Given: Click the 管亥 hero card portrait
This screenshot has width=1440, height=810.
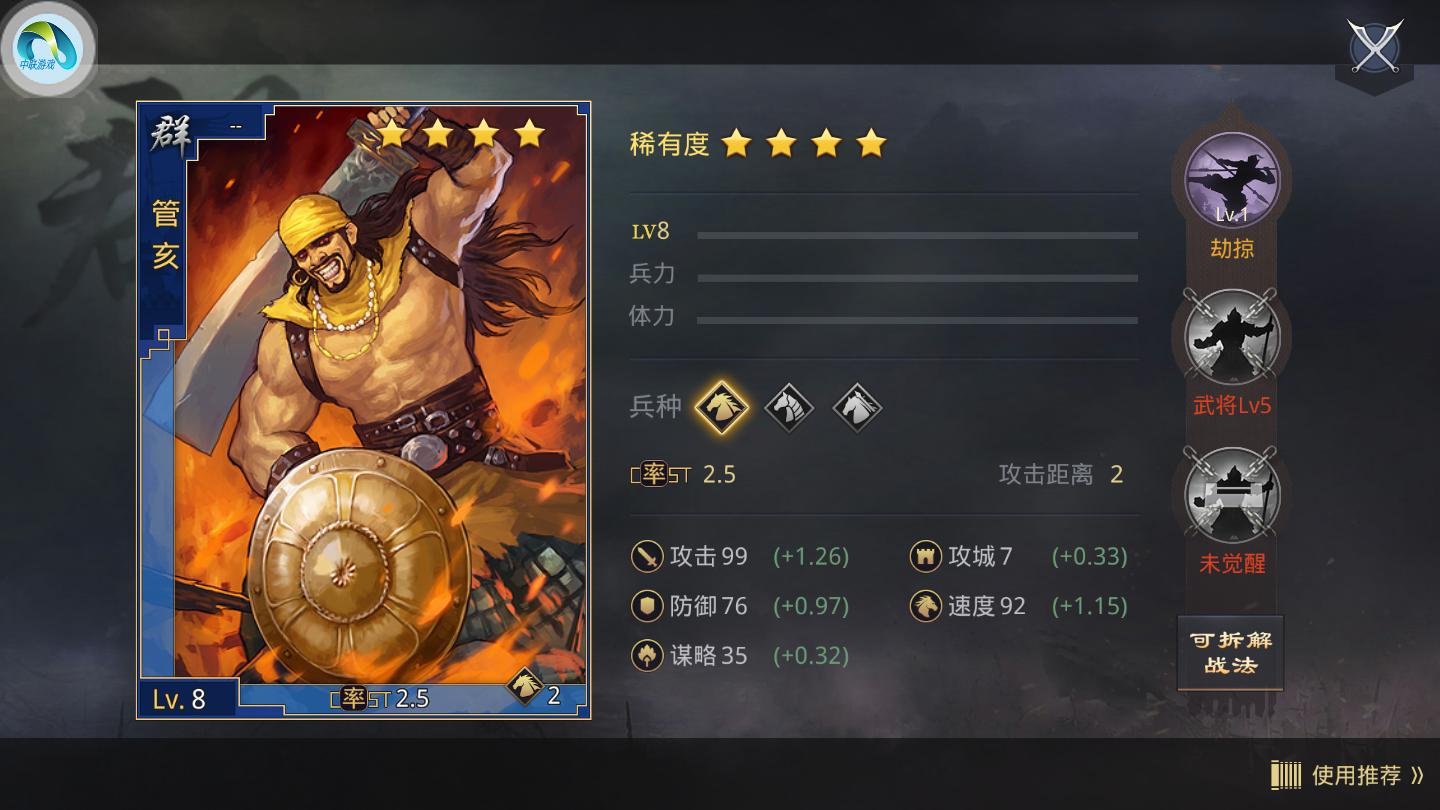Looking at the screenshot, I should [360, 400].
